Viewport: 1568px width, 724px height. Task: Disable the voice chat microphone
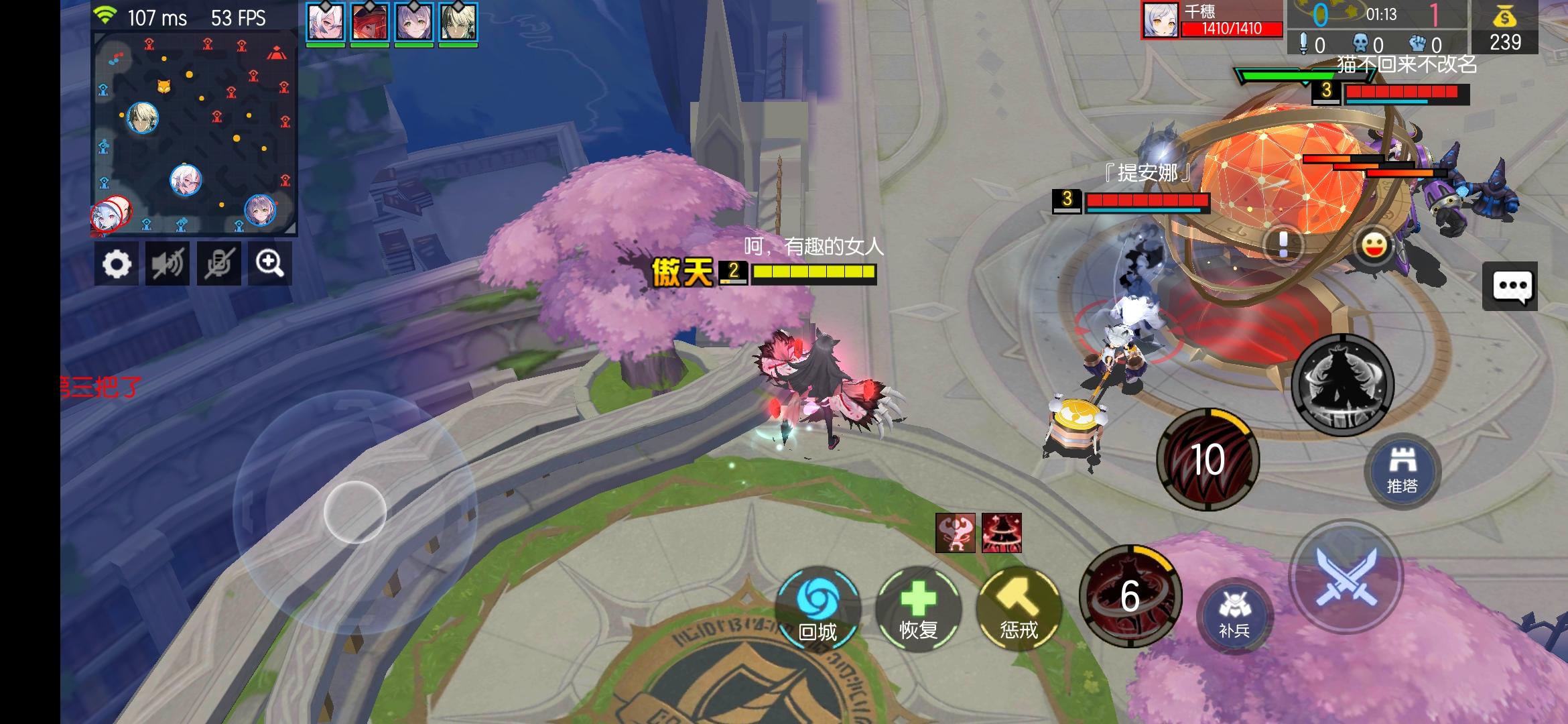pos(218,263)
